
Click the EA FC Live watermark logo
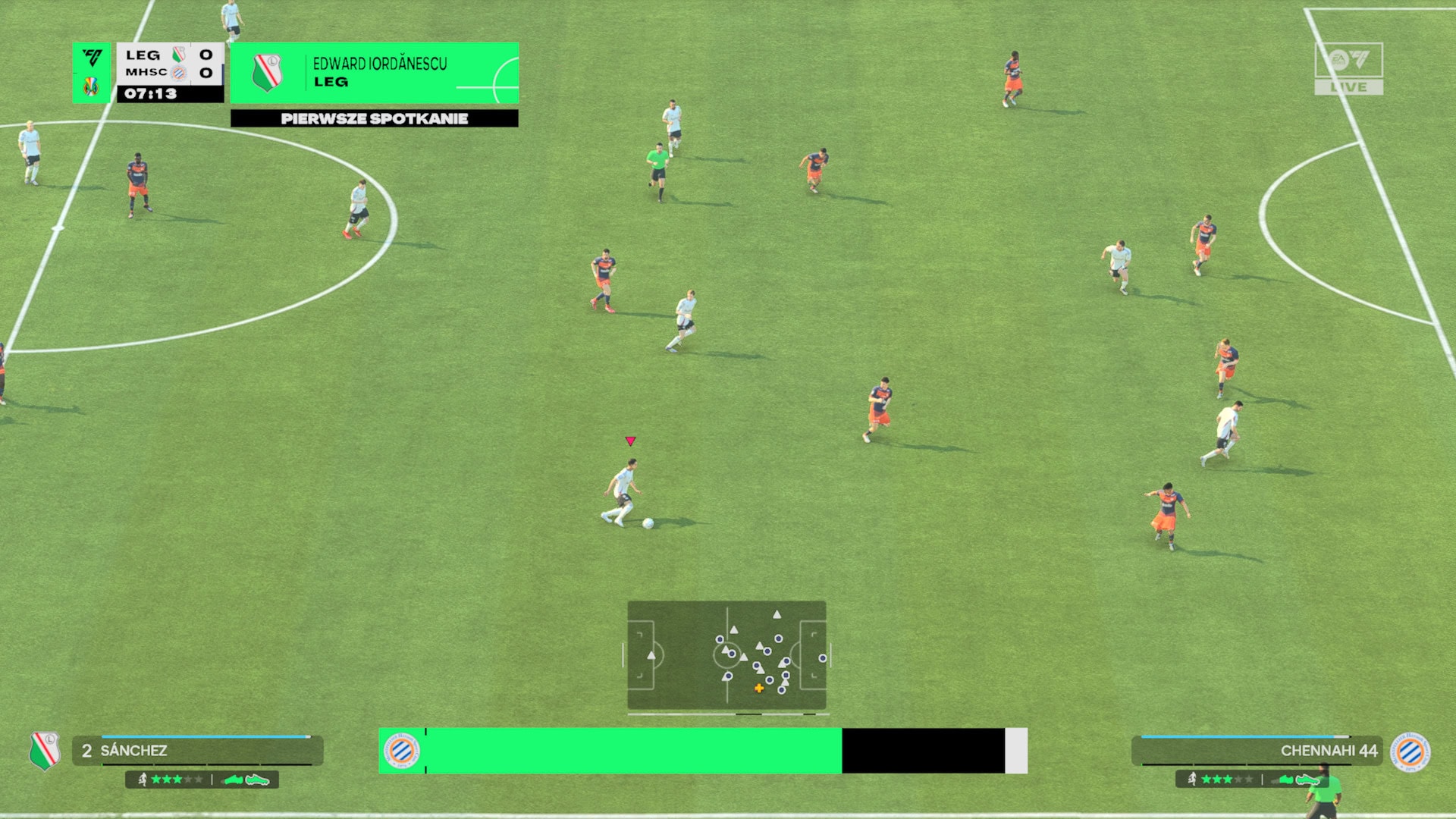1348,68
